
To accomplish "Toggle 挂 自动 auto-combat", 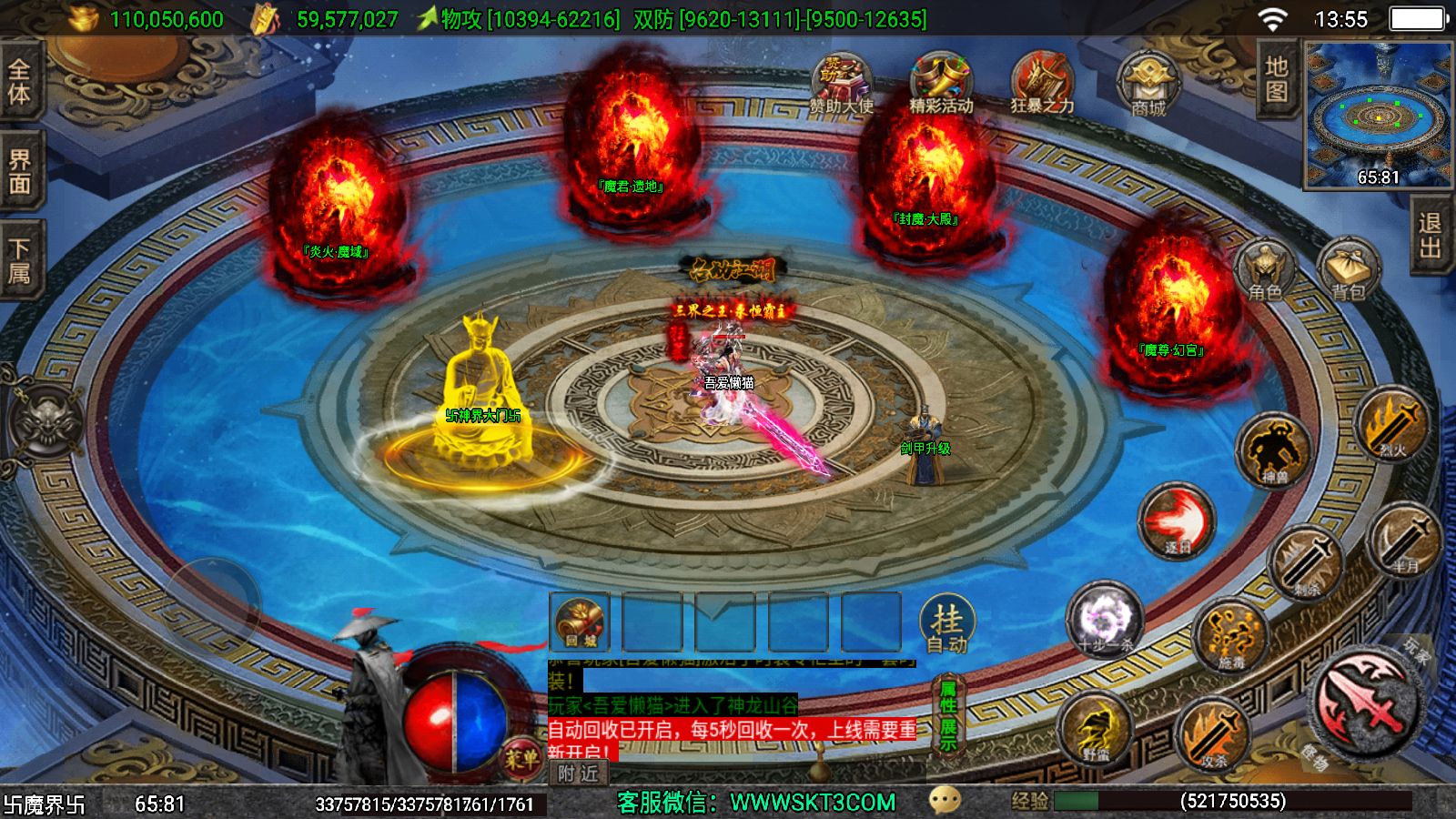I will pos(947,625).
